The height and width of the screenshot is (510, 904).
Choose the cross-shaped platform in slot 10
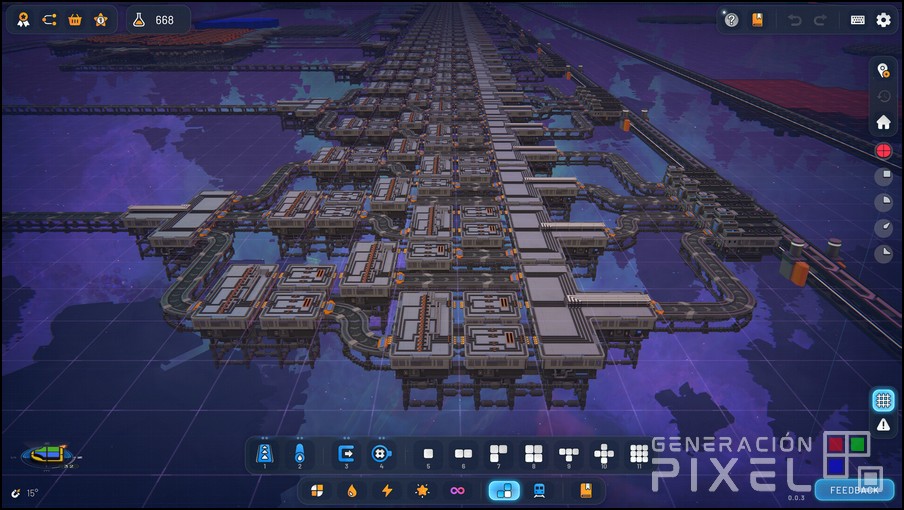(604, 455)
